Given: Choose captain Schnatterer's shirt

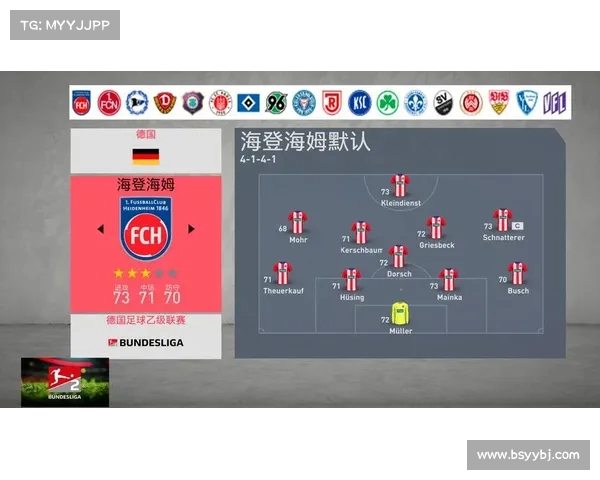Looking at the screenshot, I should click(502, 220).
